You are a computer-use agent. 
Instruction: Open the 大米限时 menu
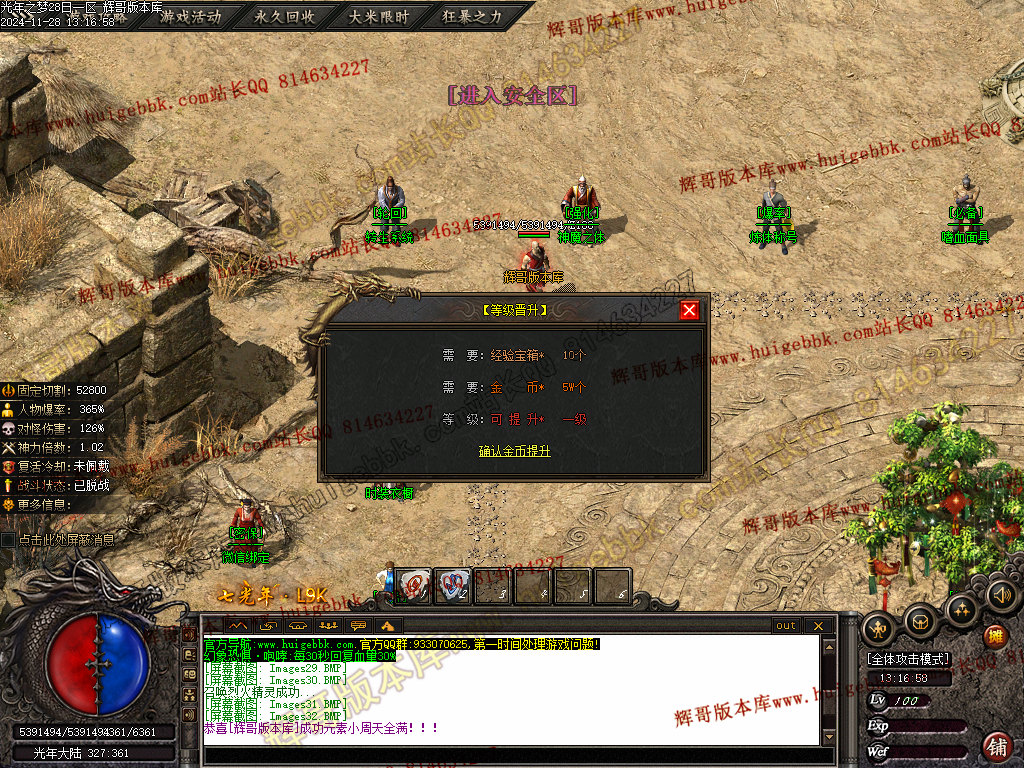click(x=378, y=17)
